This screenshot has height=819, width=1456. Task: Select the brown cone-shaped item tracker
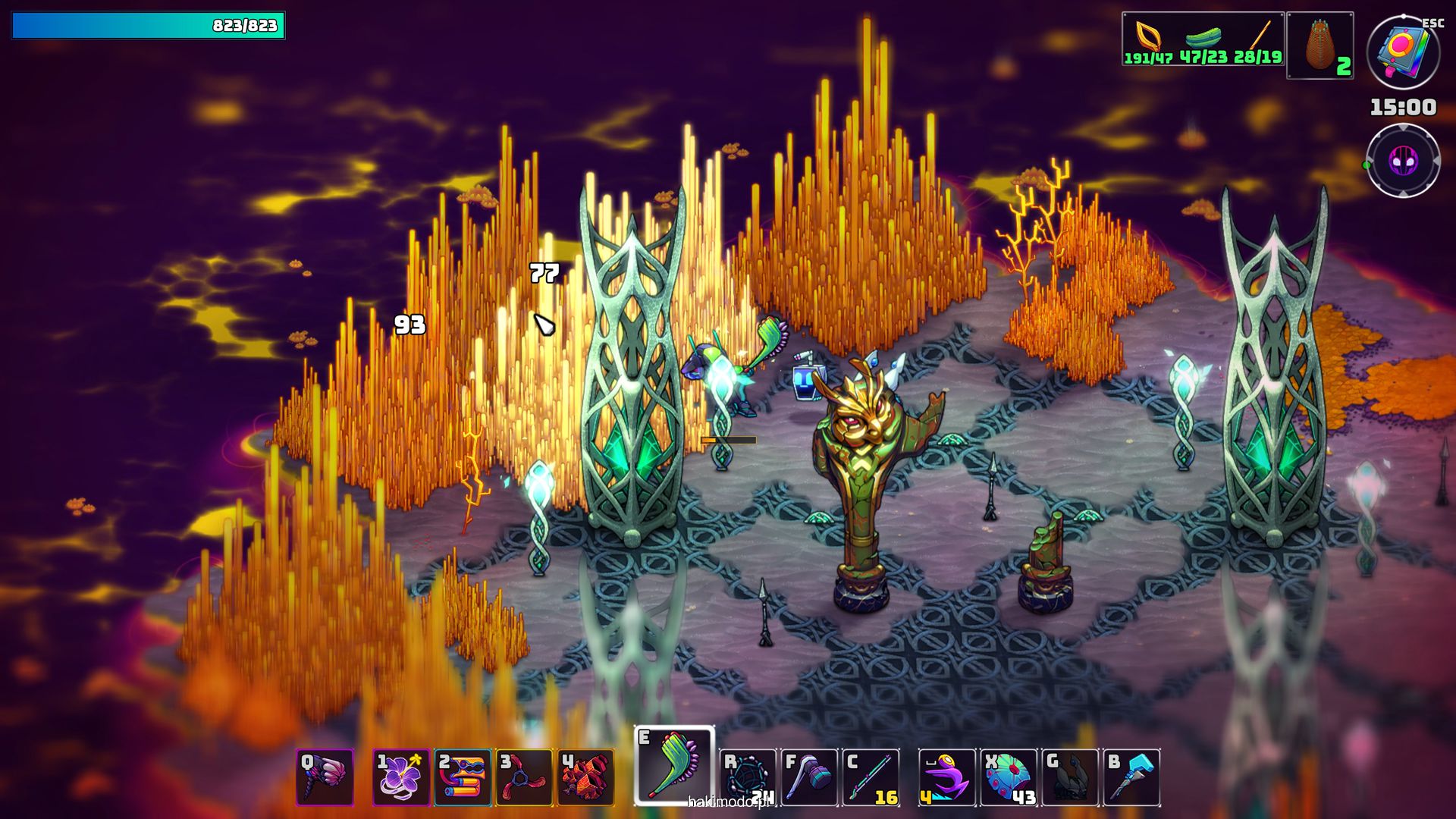point(1320,45)
